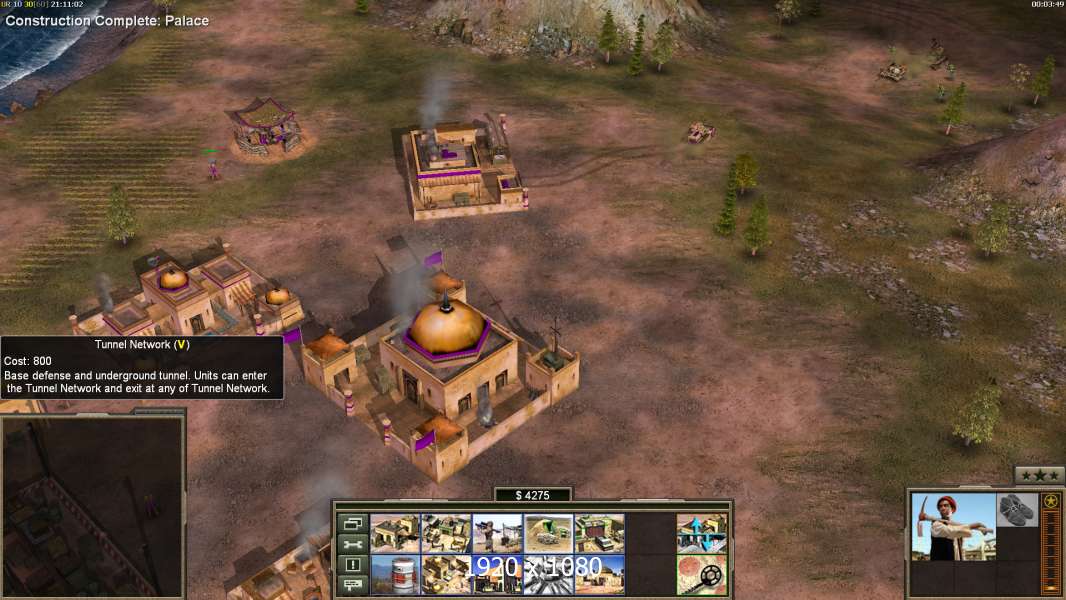Click the overlapping windows button
1066x600 pixels.
(x=353, y=523)
